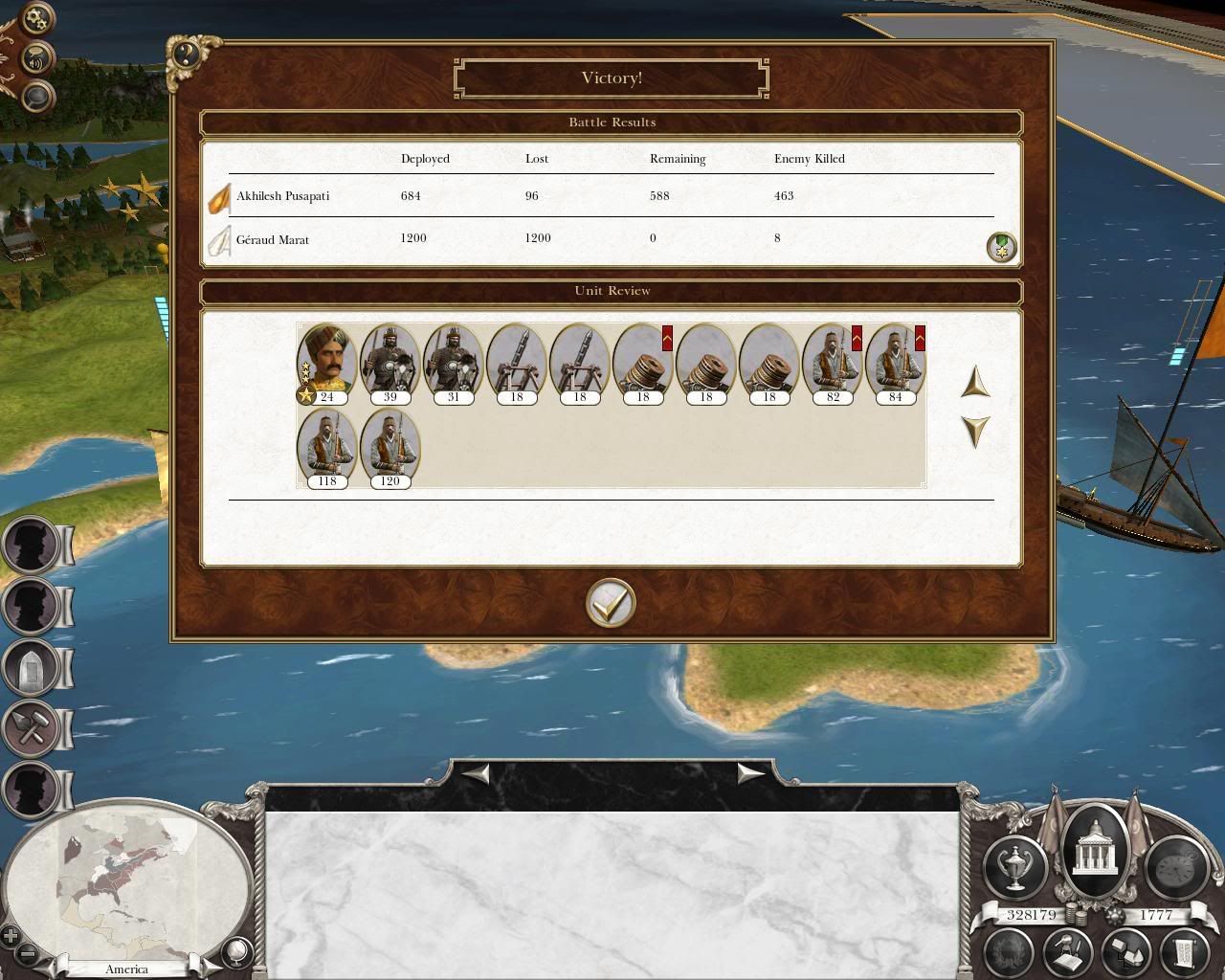
Task: Zoom out the minimap with minus button
Action: coord(29,953)
